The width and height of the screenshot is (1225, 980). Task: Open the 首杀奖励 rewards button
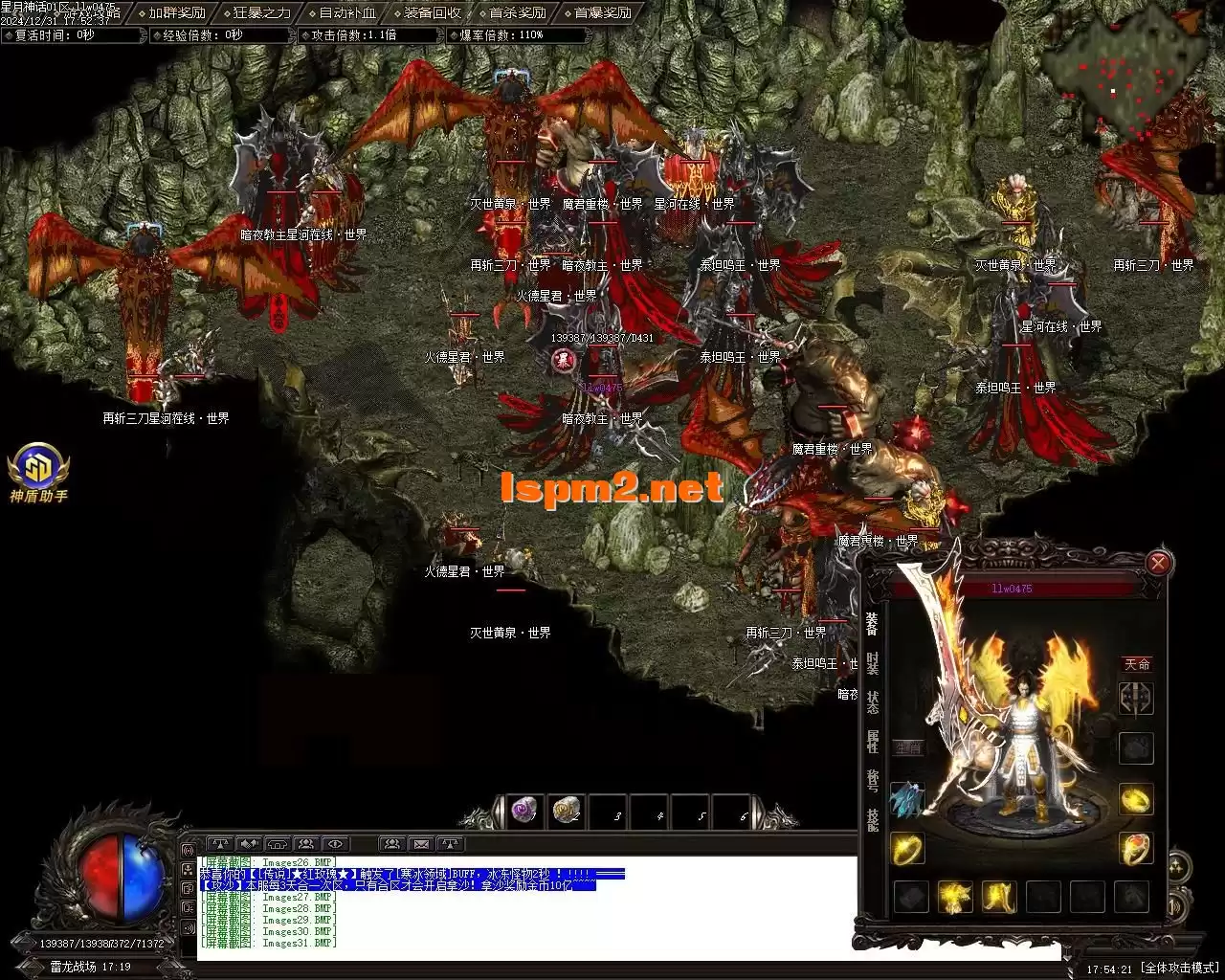tap(517, 13)
